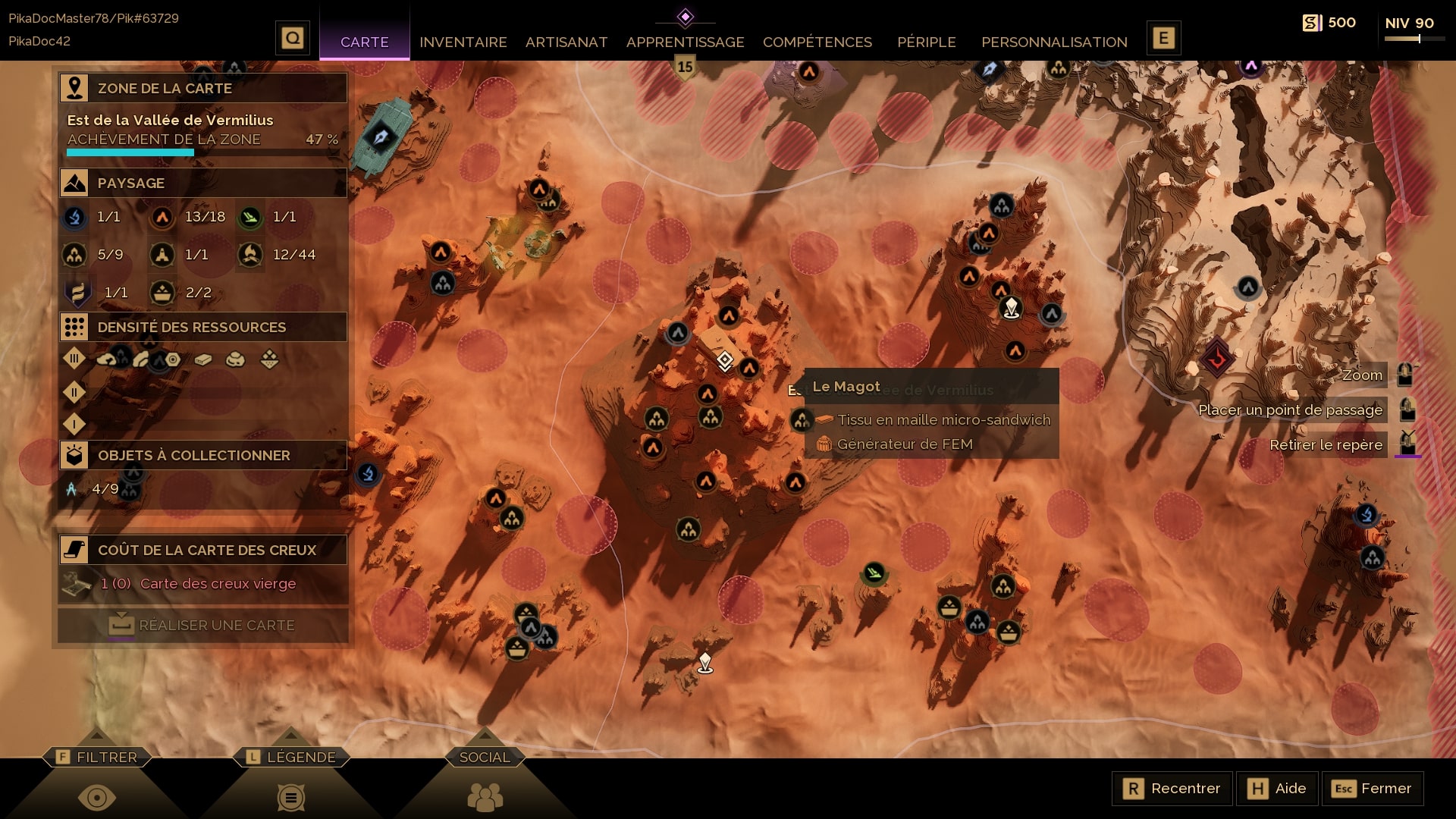This screenshot has height=819, width=1456.
Task: Select the APPRENTISSAGE tab
Action: click(685, 42)
